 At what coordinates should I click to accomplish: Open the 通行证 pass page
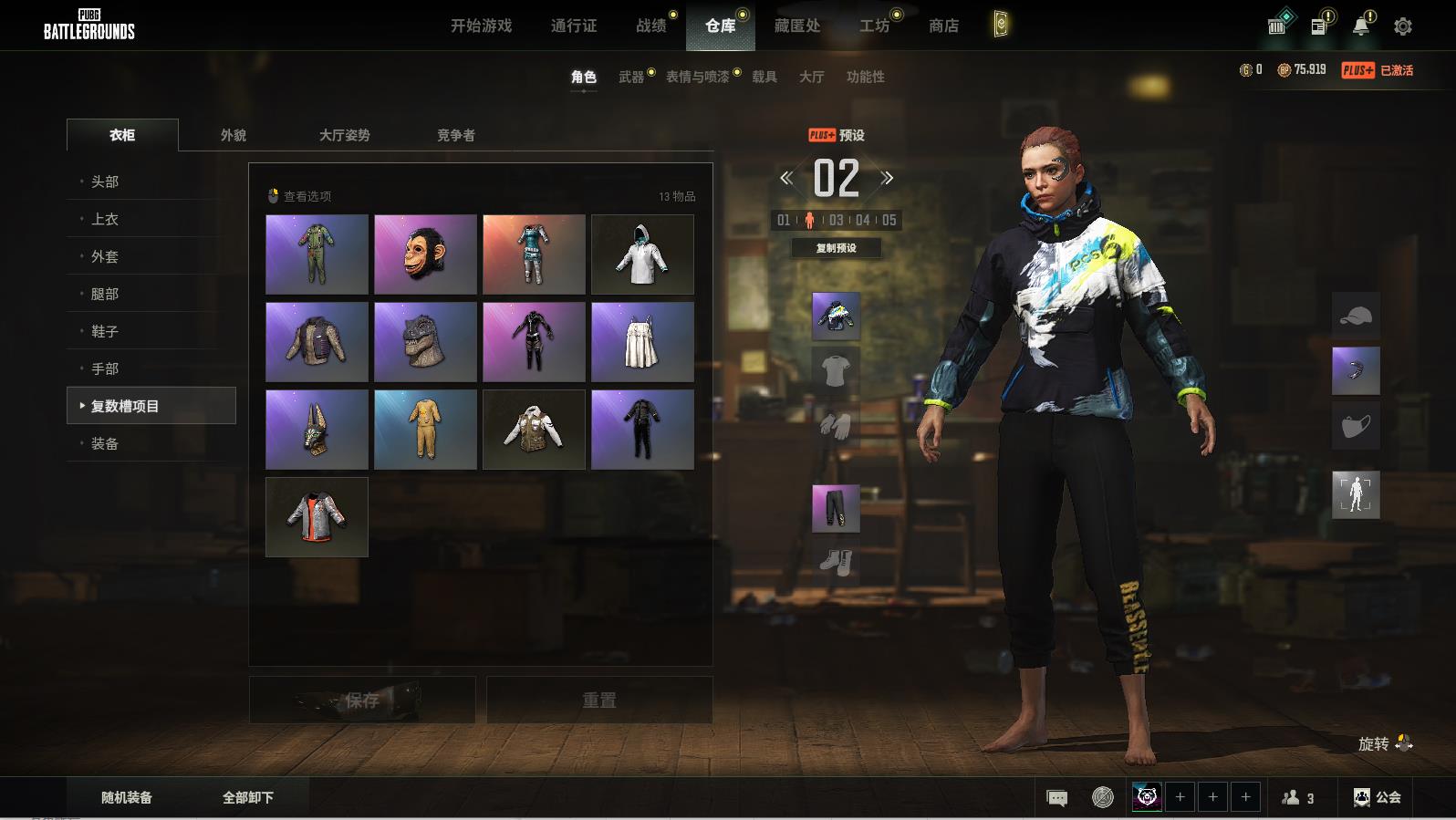pyautogui.click(x=574, y=26)
